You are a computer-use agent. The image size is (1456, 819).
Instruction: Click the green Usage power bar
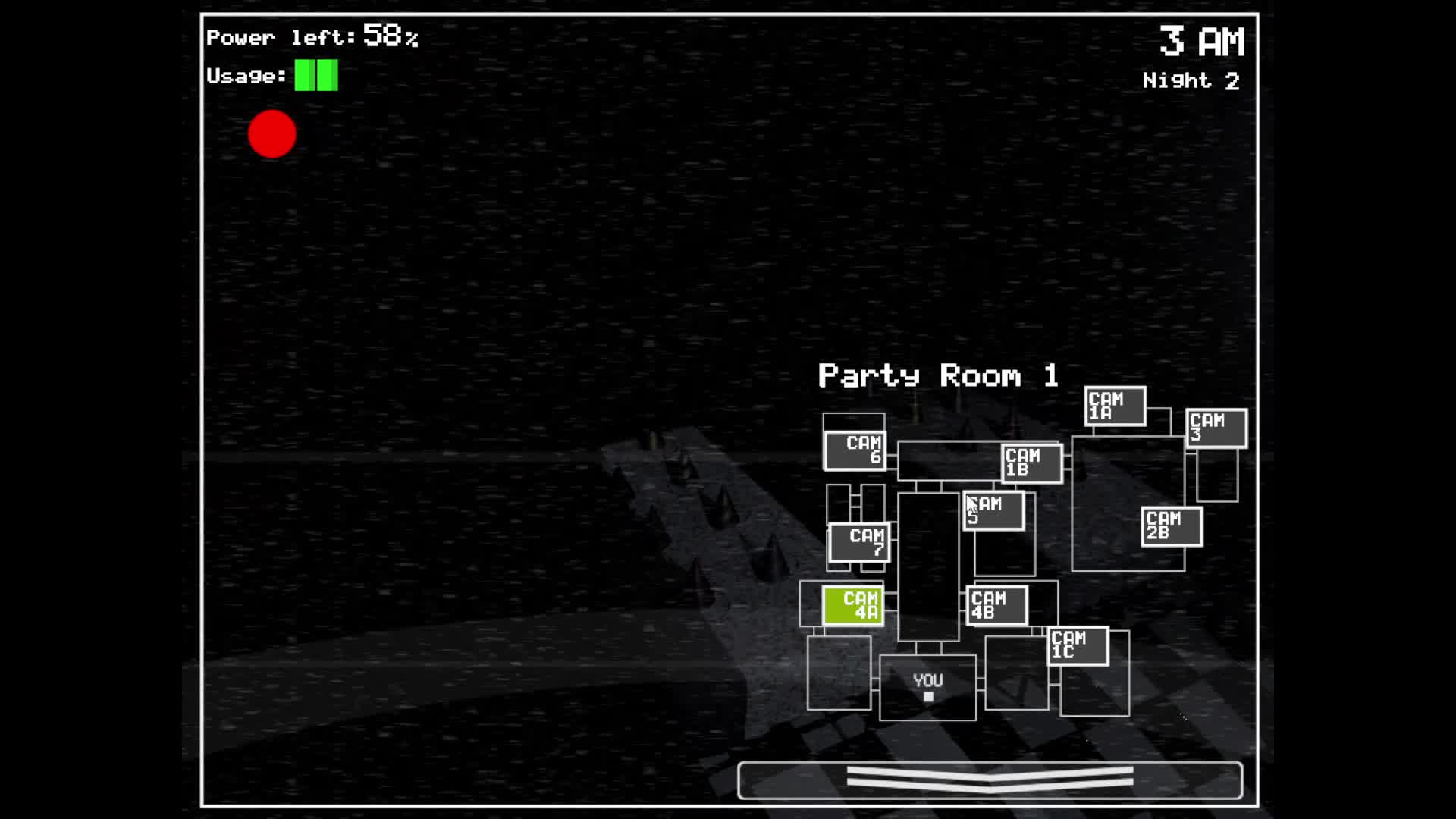[x=315, y=74]
